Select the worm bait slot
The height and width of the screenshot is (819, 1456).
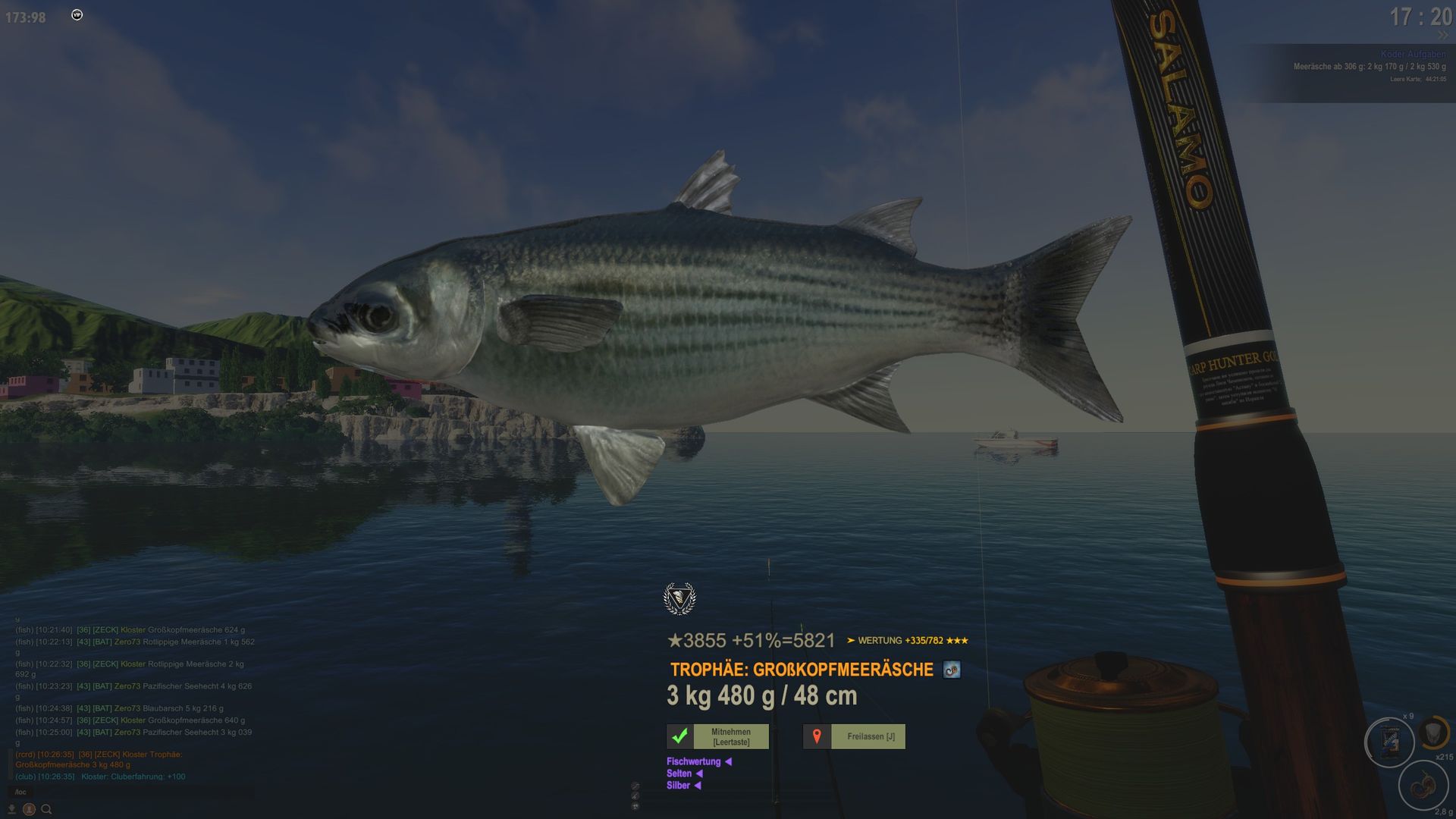[x=1423, y=786]
